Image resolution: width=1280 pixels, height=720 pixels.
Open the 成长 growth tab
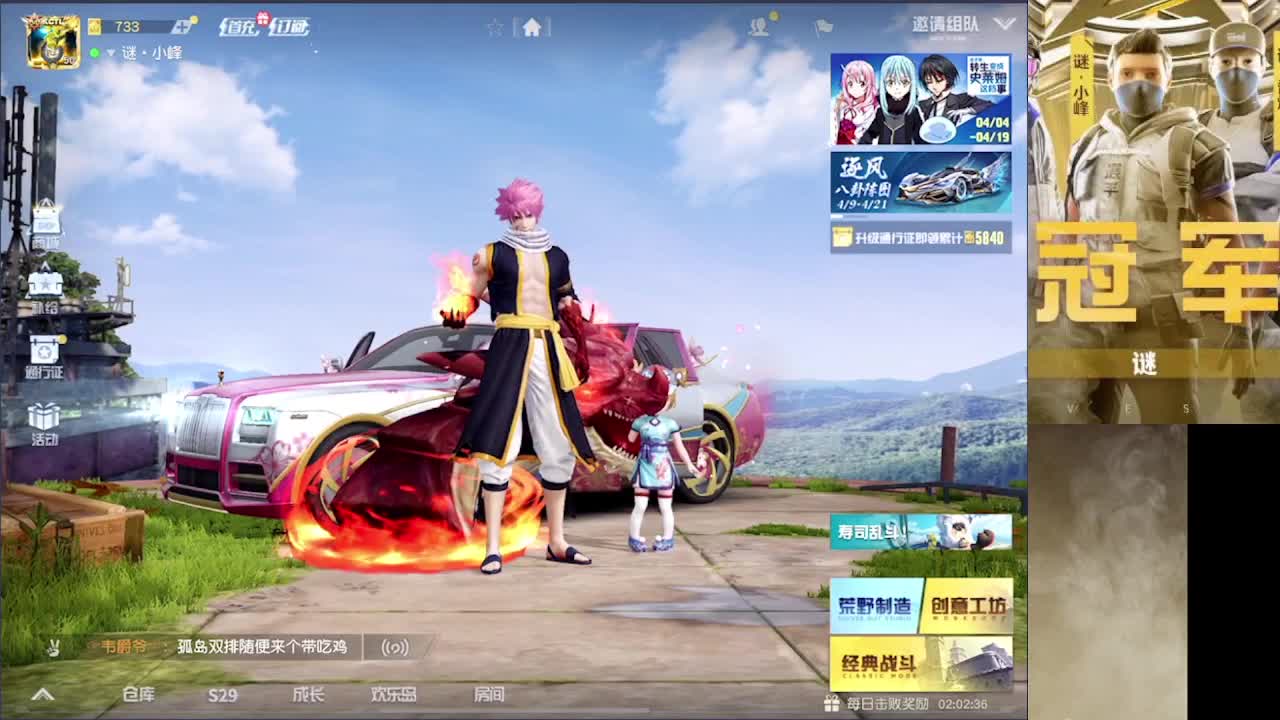click(310, 695)
